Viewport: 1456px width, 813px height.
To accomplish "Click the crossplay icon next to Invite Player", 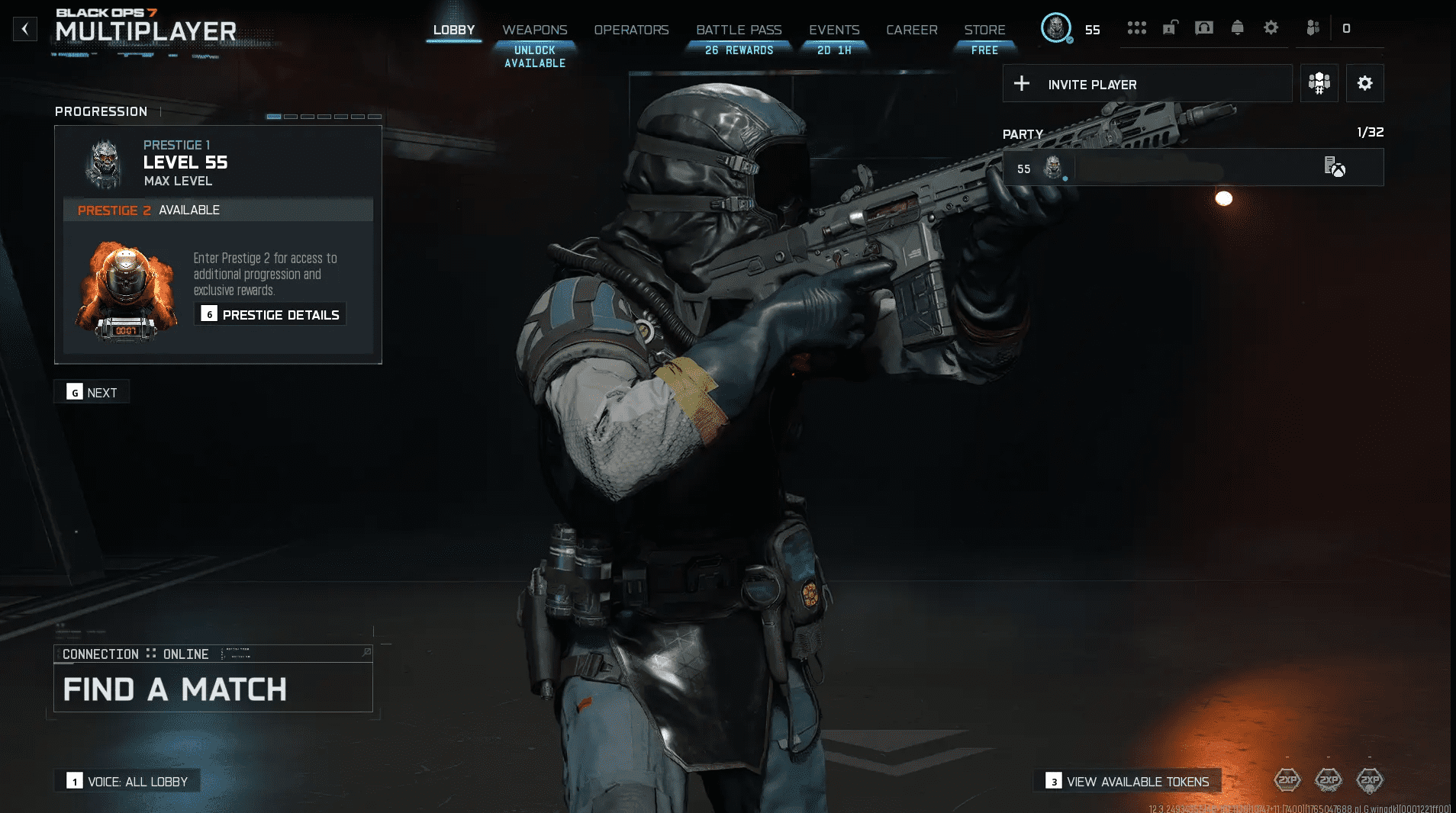I will [x=1319, y=83].
